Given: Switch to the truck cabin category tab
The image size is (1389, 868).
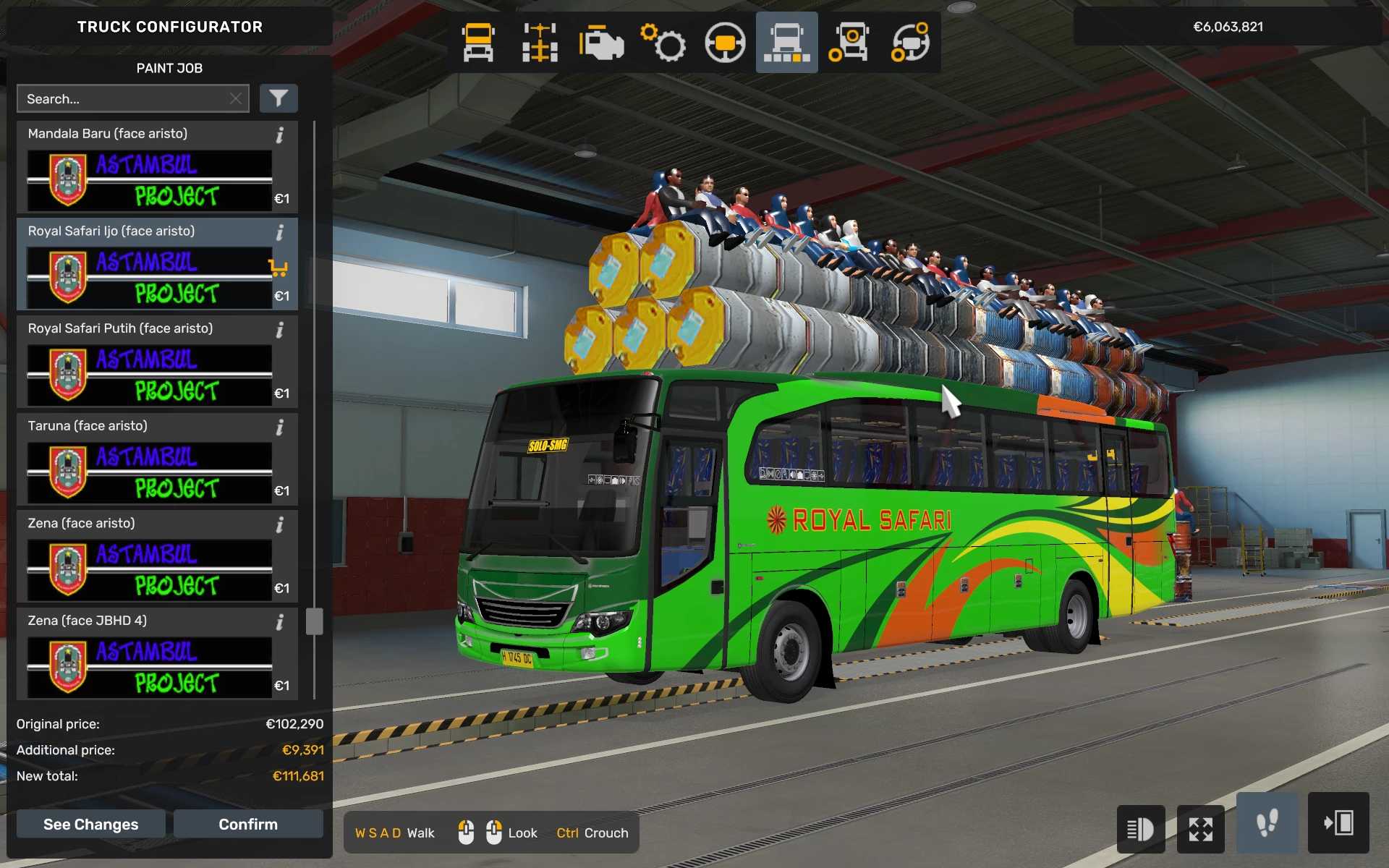Looking at the screenshot, I should coord(478,43).
